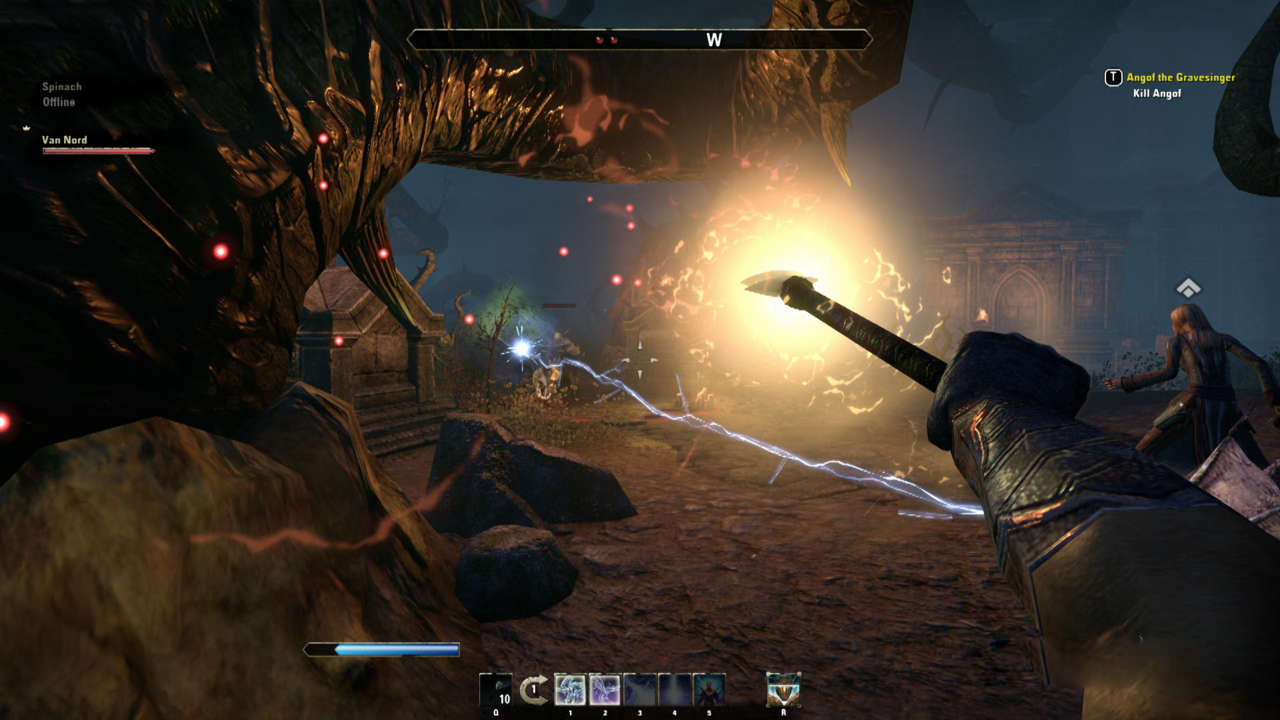Click the weapon swap arrow icon
The height and width of the screenshot is (720, 1280).
(x=534, y=690)
